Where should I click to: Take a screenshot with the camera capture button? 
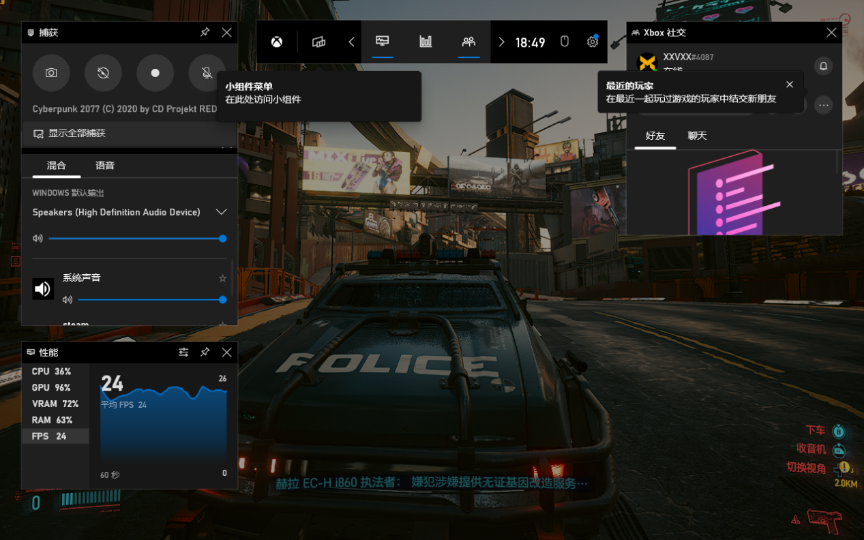51,73
